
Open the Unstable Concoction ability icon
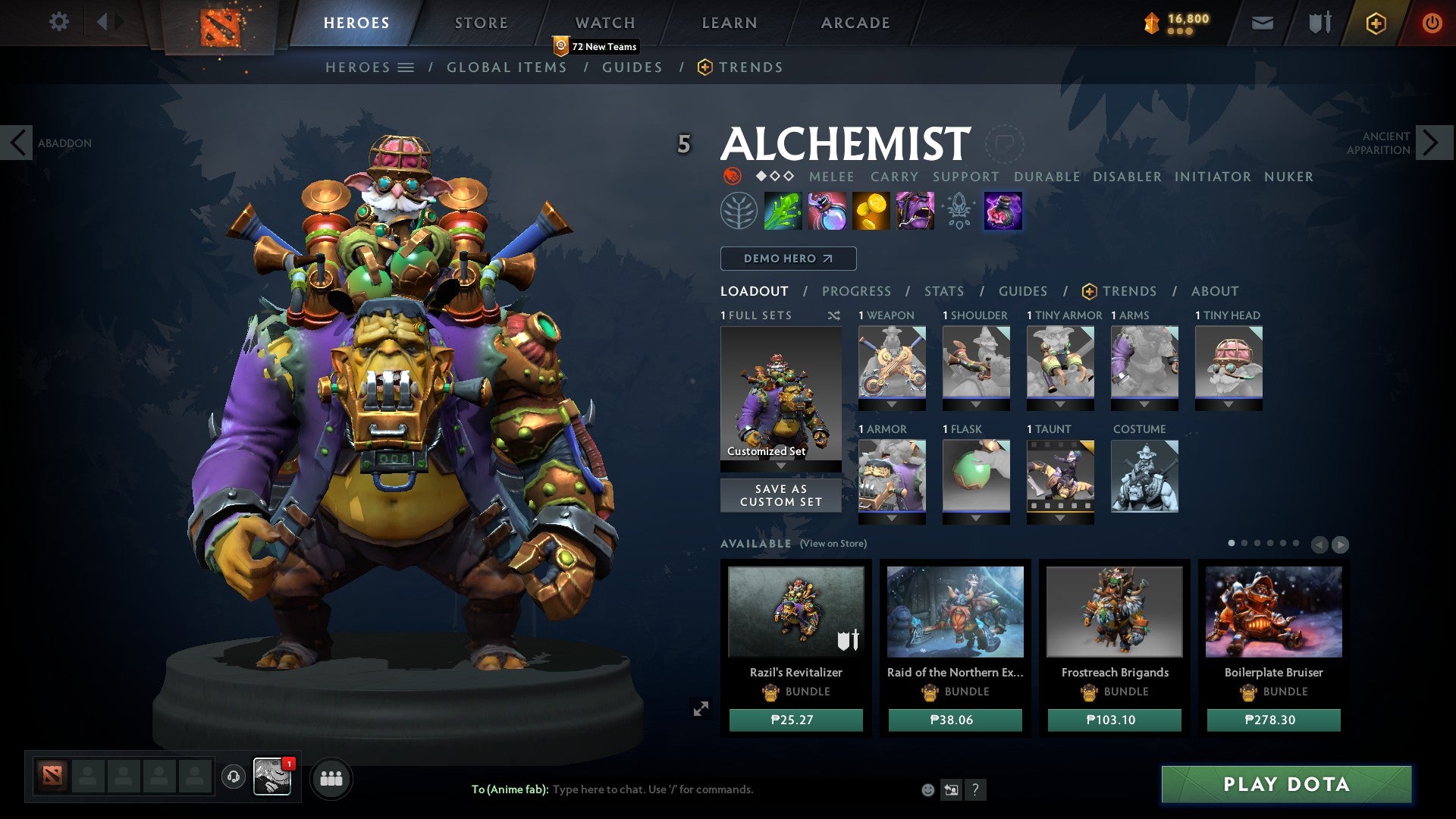coord(826,211)
